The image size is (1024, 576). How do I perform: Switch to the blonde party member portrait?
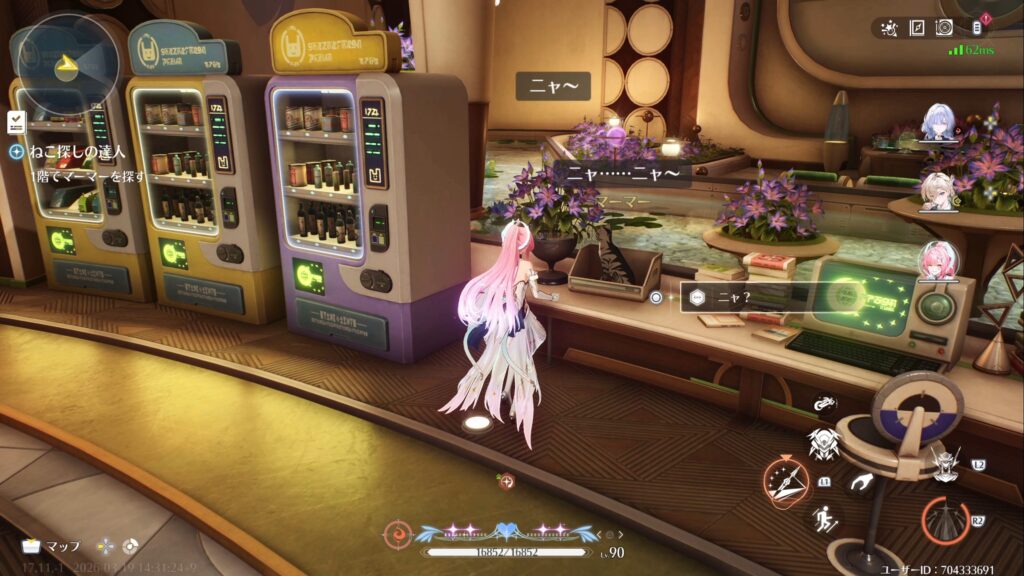tap(938, 192)
